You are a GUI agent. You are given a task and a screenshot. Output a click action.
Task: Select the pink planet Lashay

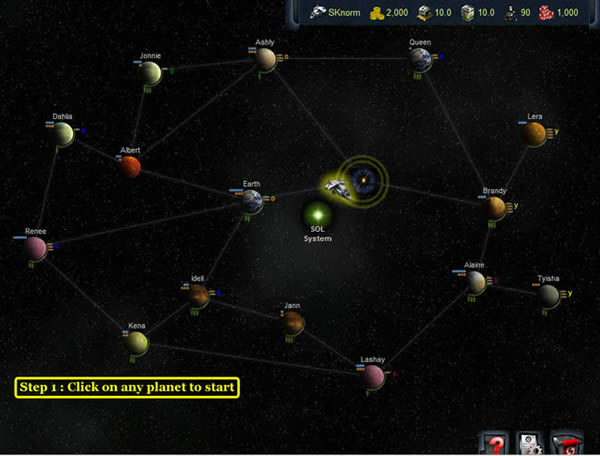coord(374,376)
